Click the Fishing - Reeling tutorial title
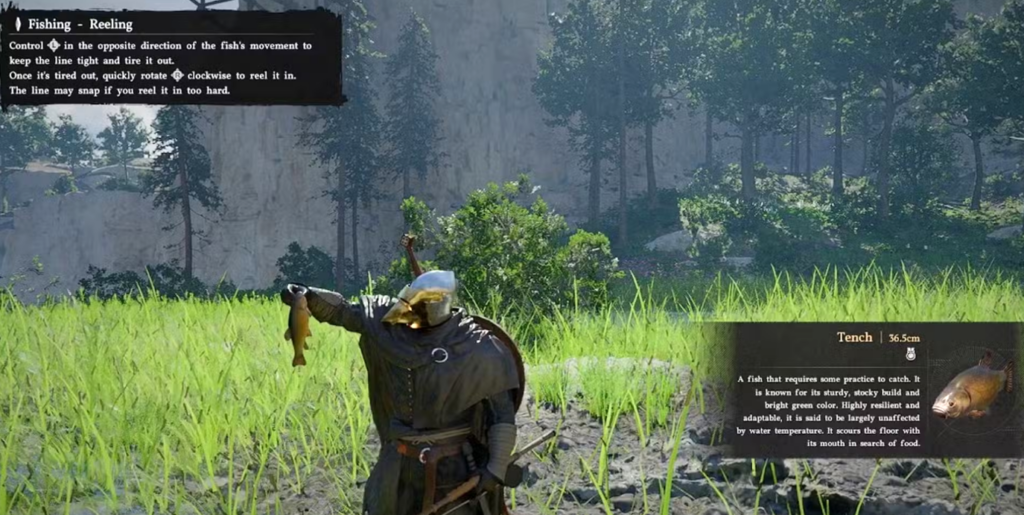The width and height of the screenshot is (1024, 515). (80, 24)
